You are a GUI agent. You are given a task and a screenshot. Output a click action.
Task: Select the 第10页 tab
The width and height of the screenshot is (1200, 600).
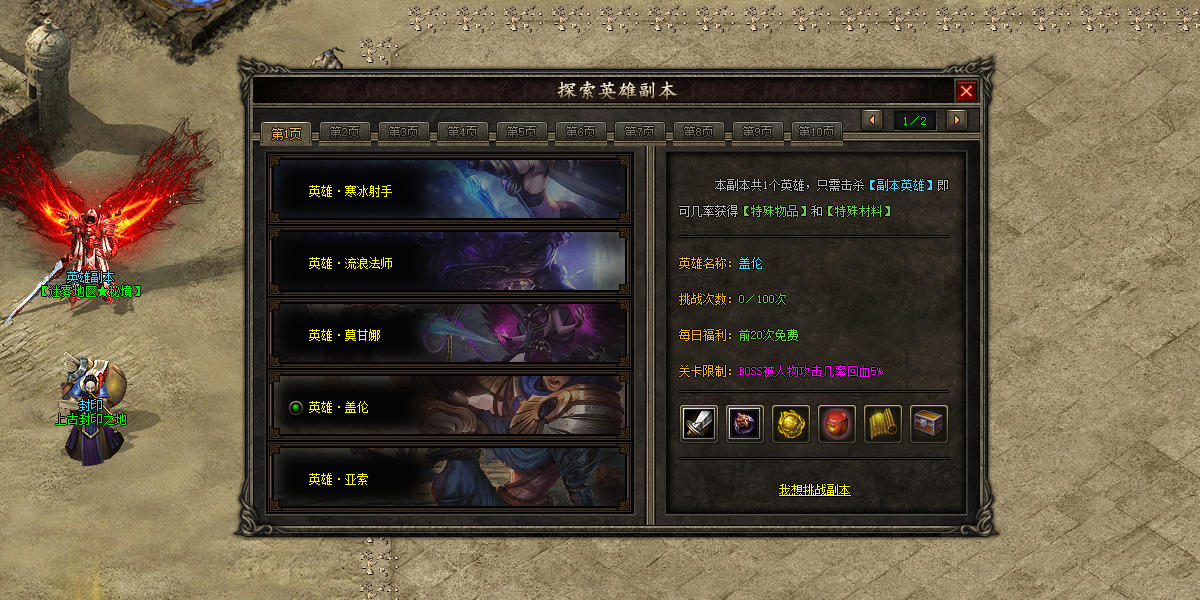[x=817, y=132]
